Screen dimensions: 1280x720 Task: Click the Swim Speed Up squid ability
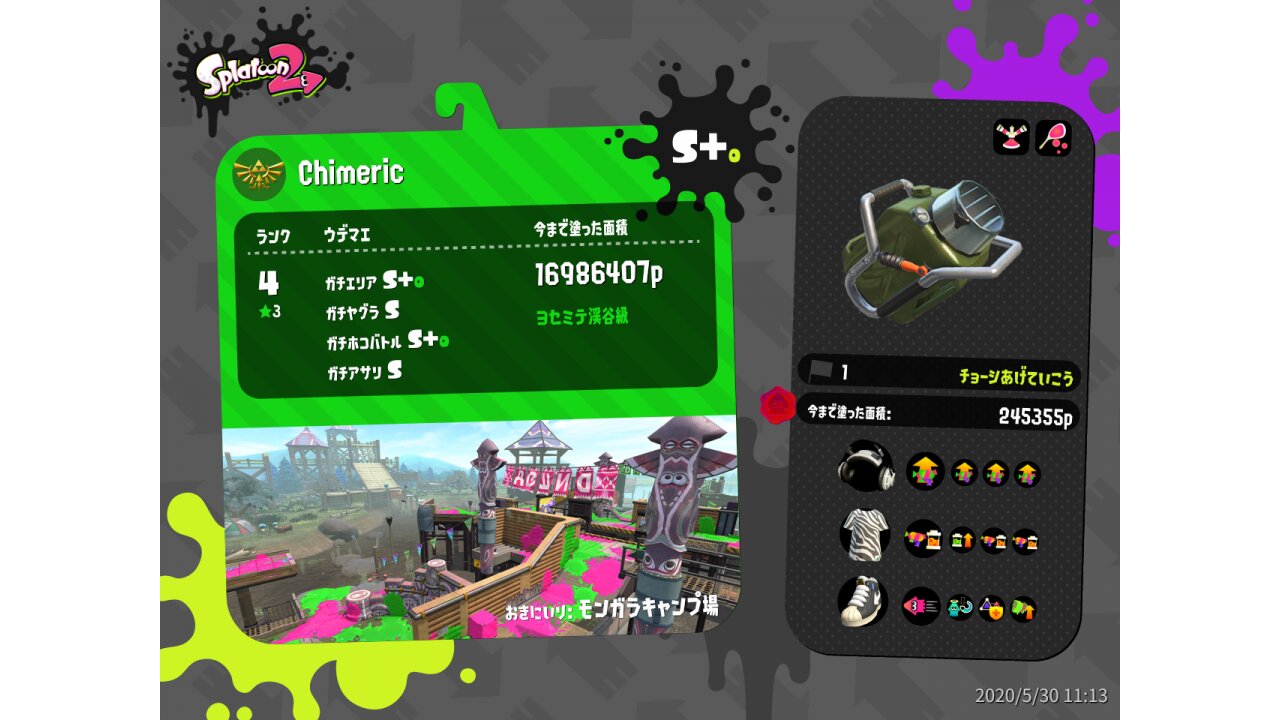921,606
